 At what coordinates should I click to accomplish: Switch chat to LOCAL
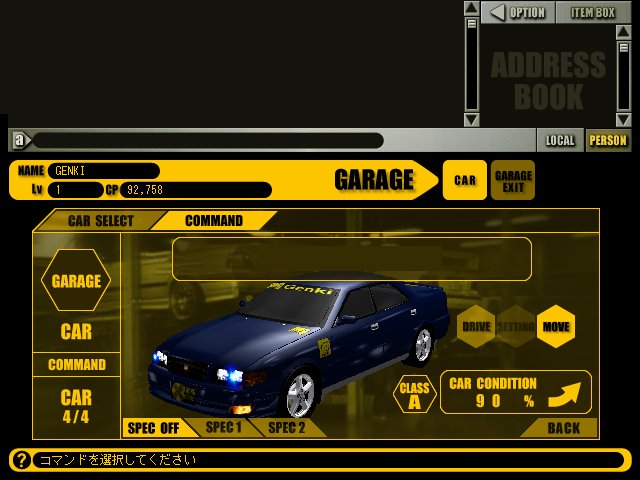pos(560,140)
